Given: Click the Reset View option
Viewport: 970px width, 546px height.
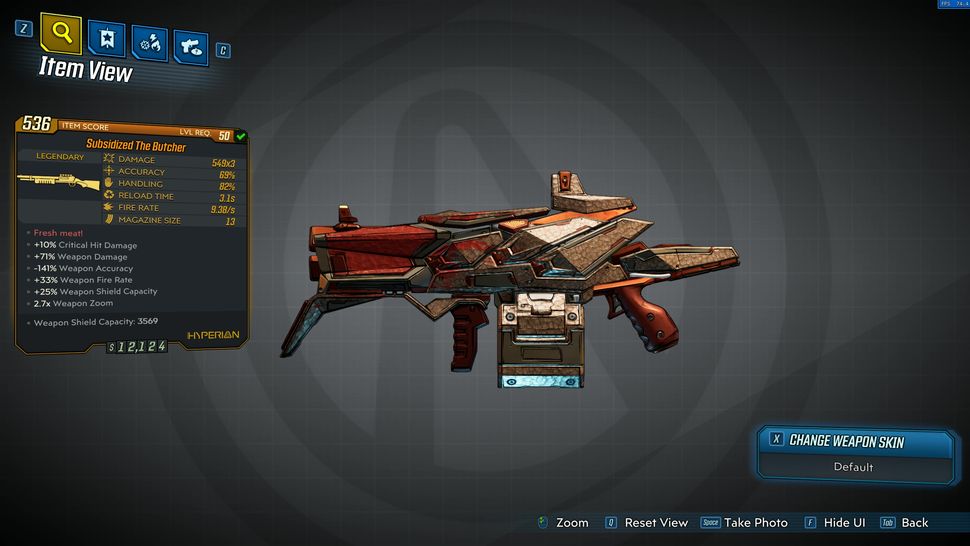Looking at the screenshot, I should click(656, 523).
